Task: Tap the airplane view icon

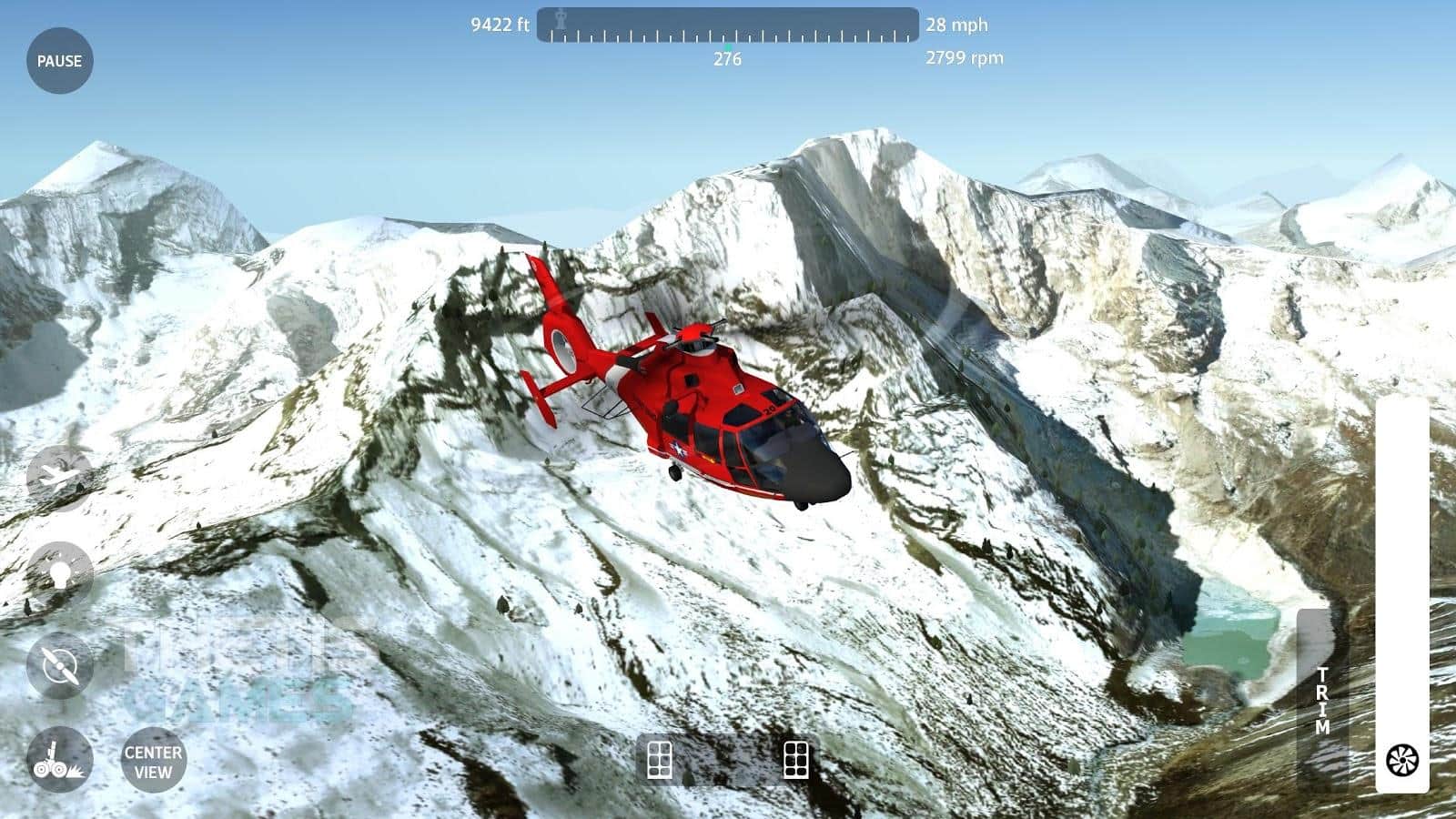Action: pos(59,476)
